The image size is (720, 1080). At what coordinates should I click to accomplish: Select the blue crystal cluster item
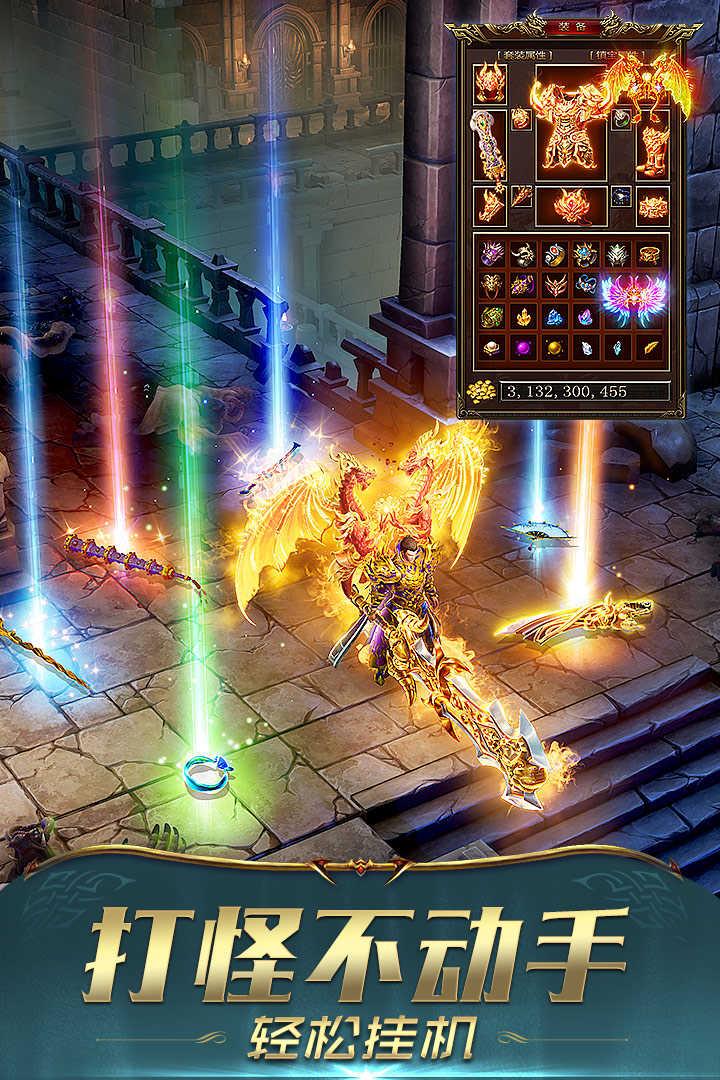[x=554, y=317]
